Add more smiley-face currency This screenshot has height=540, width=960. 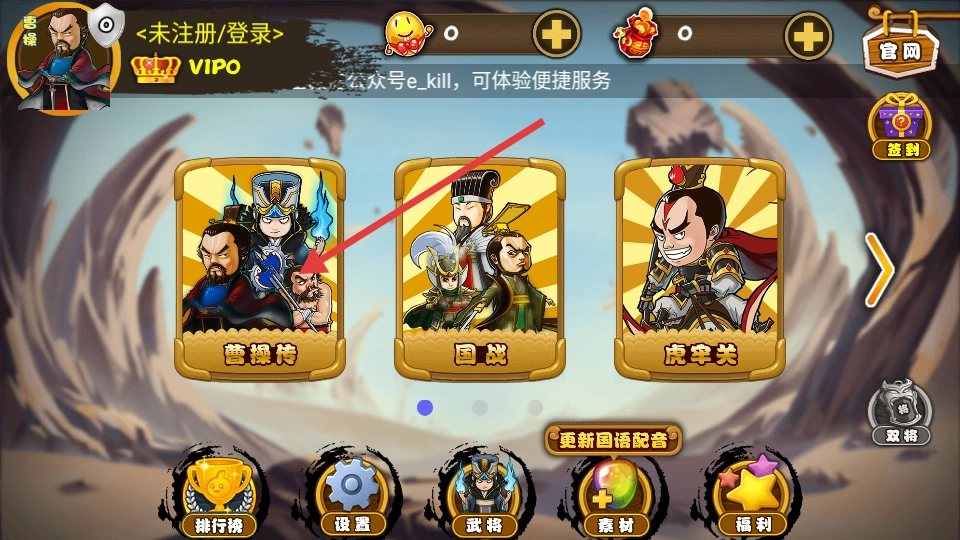[x=556, y=35]
